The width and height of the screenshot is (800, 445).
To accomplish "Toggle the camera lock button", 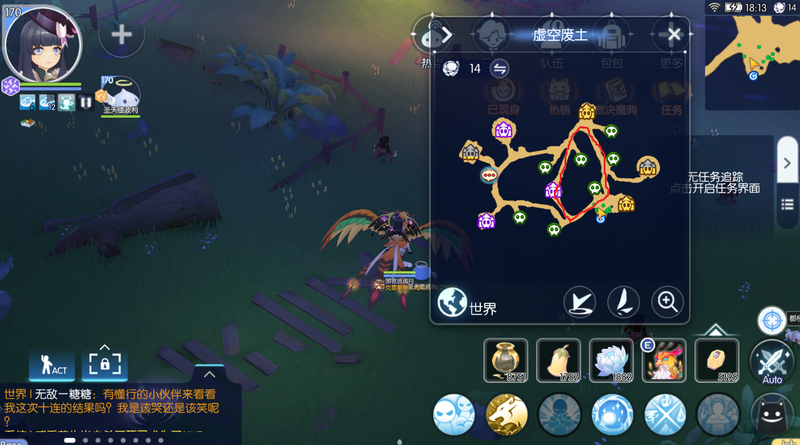I will 107,365.
